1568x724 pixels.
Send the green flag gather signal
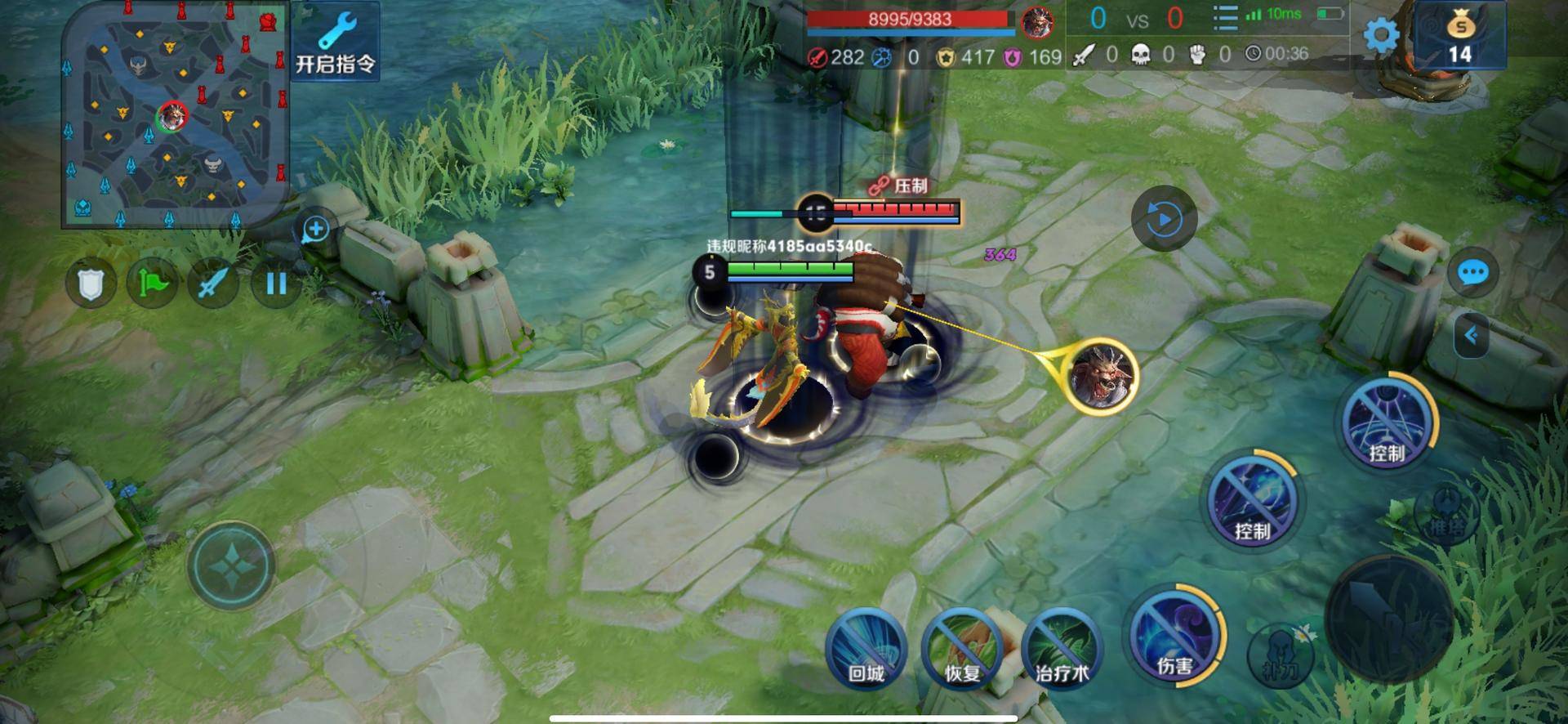click(x=152, y=284)
